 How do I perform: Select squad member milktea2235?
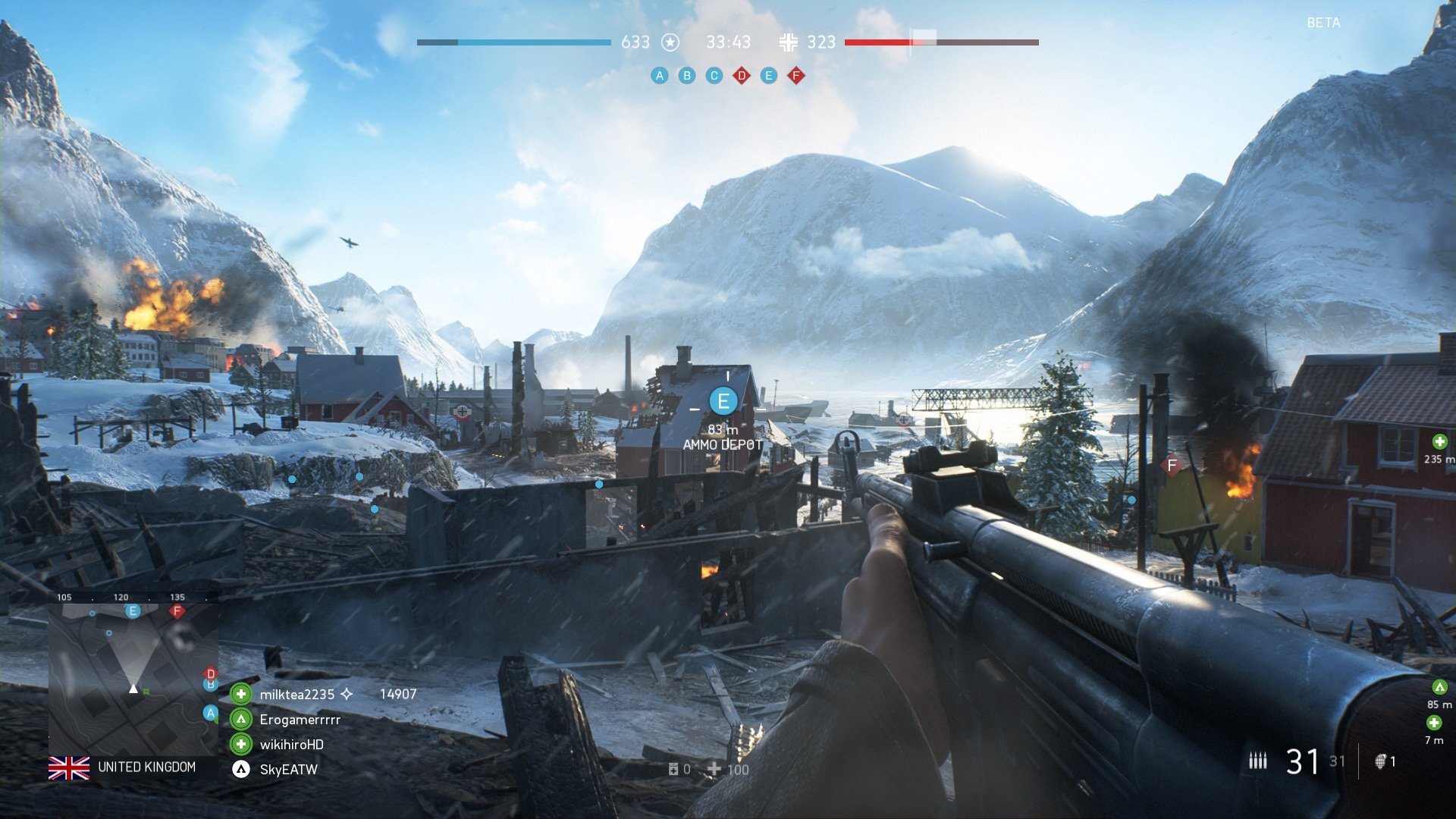tap(297, 695)
